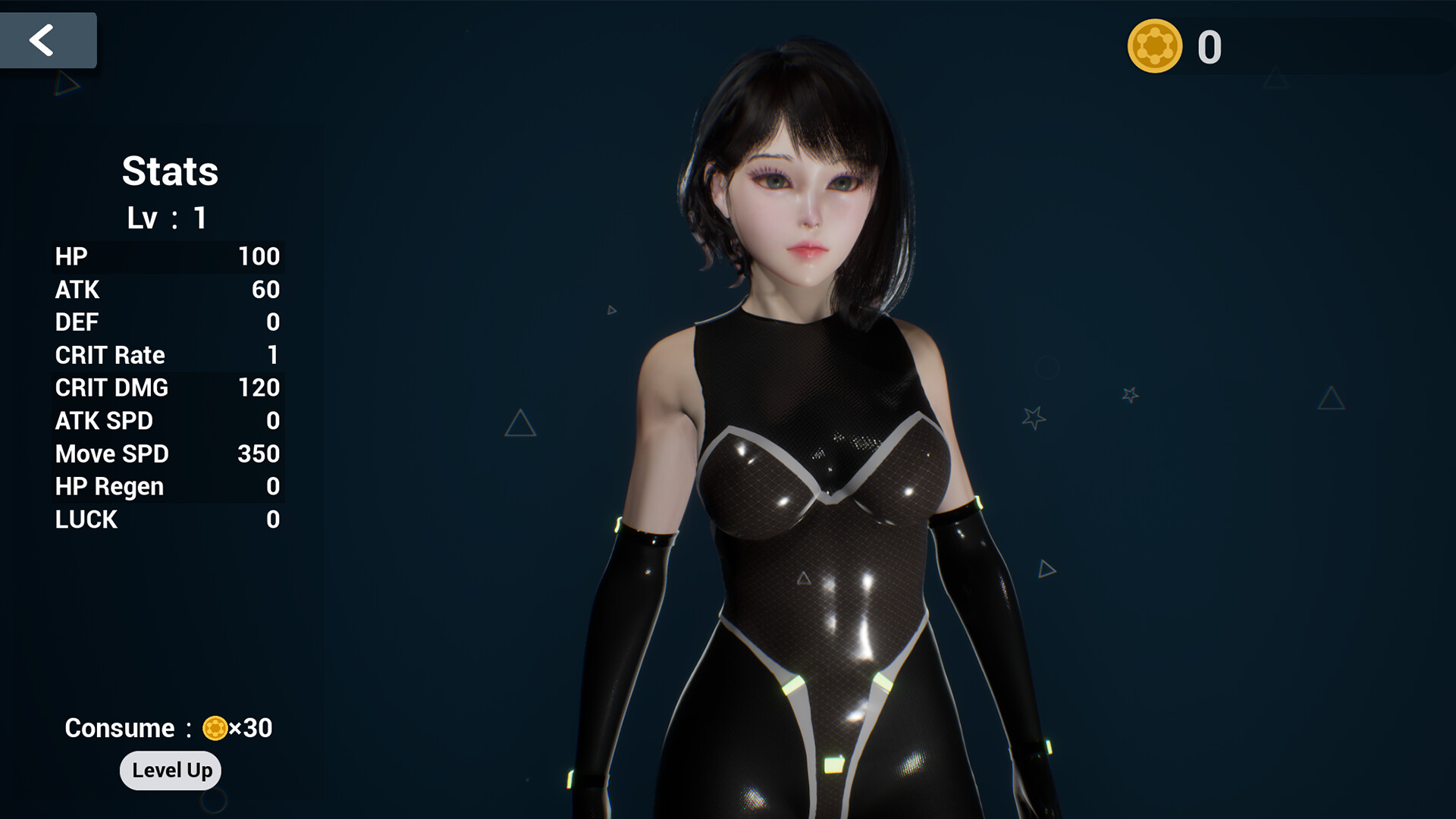Expand the CRIT DMG stat details
1456x819 pixels.
click(x=167, y=388)
